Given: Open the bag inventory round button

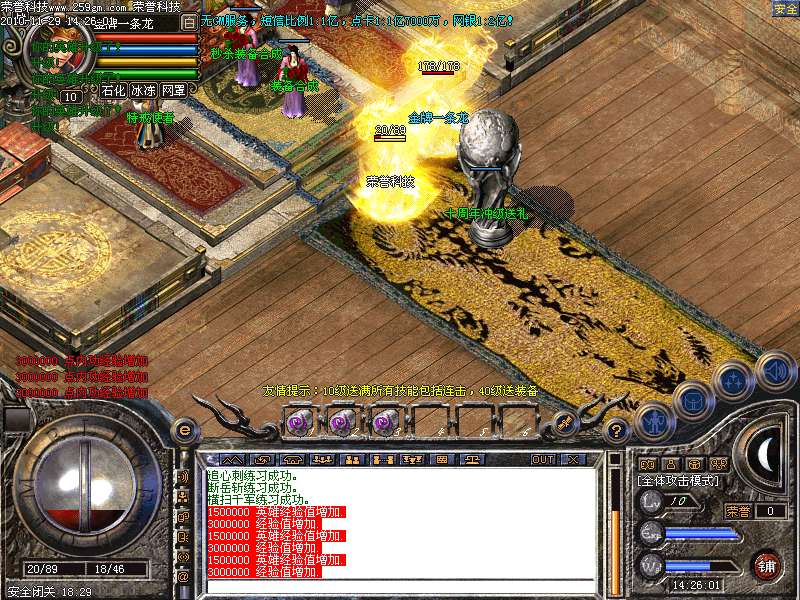Looking at the screenshot, I should (692, 400).
